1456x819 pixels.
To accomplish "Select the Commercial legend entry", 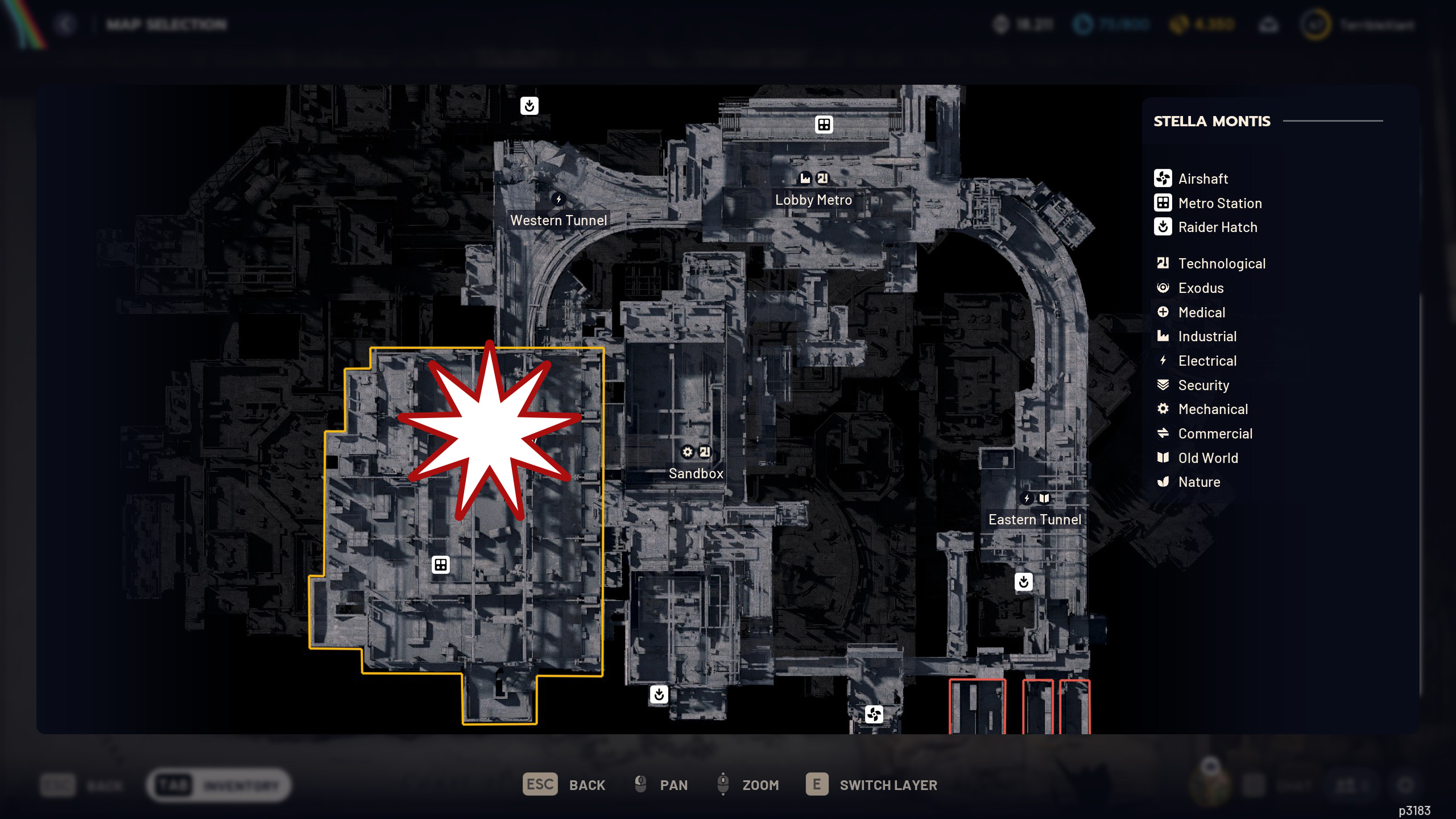I will click(x=1215, y=433).
